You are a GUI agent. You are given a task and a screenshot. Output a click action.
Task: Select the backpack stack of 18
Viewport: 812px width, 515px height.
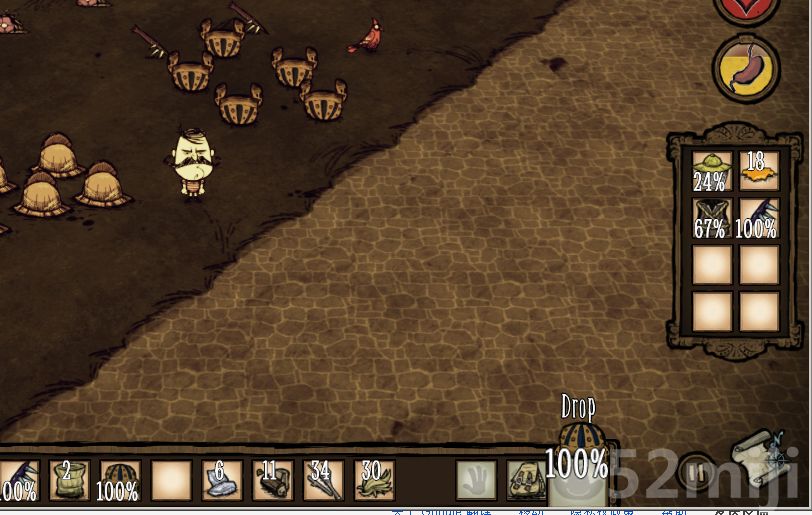(x=758, y=170)
